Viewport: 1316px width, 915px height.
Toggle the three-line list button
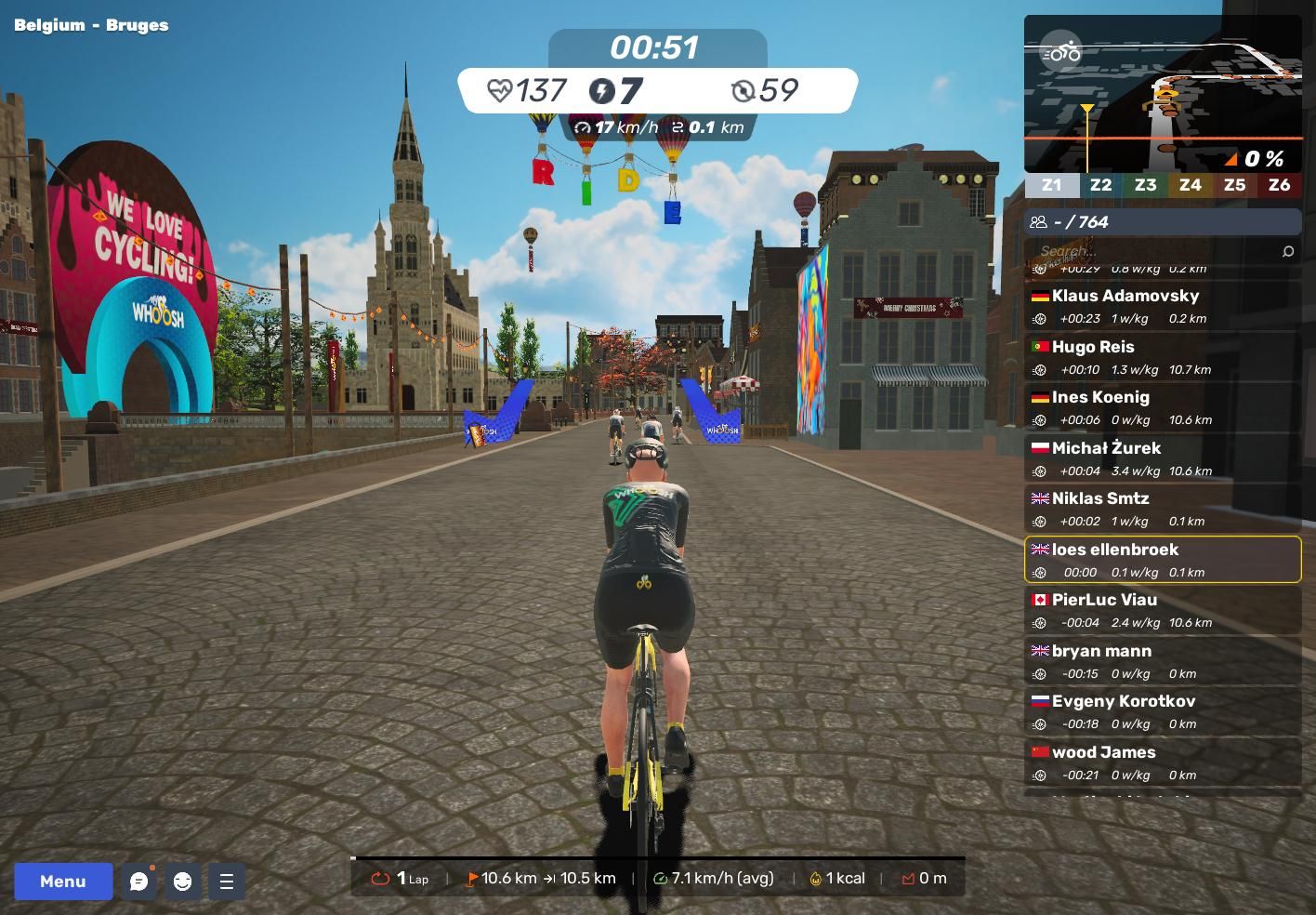point(226,882)
